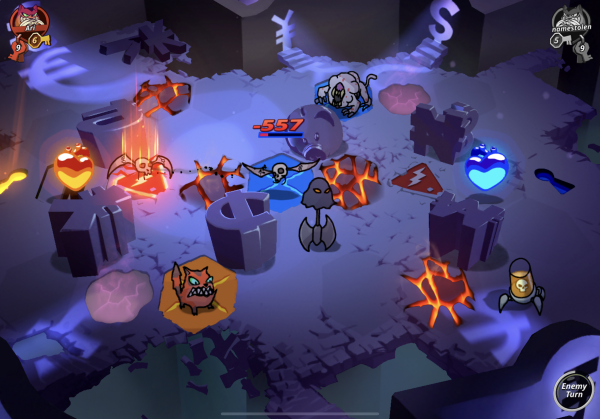
Task: Select the white rat unit on blue hex
Action: coord(341,94)
